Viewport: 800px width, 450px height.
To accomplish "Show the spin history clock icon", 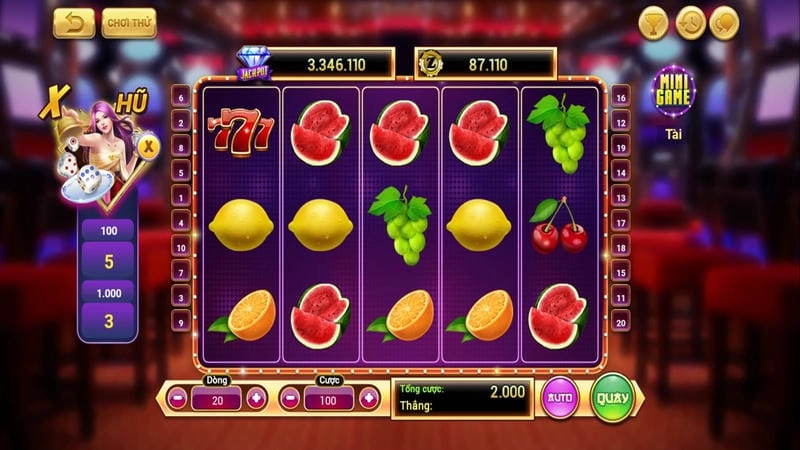I will (690, 22).
